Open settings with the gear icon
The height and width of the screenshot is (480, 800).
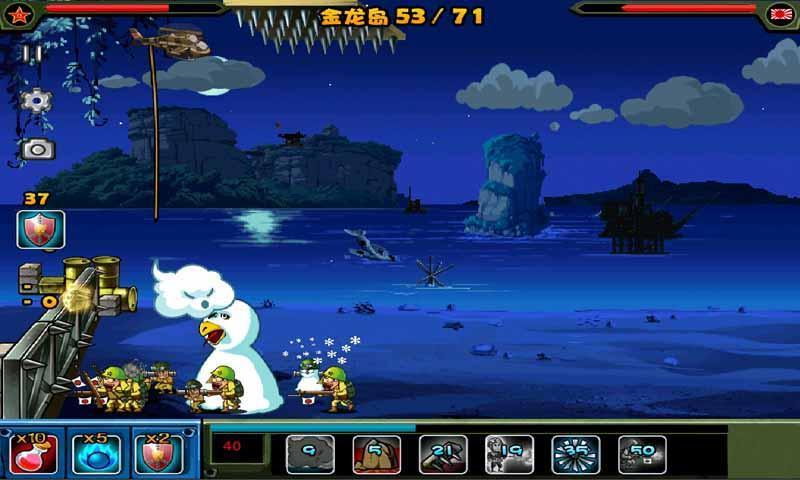[36, 100]
